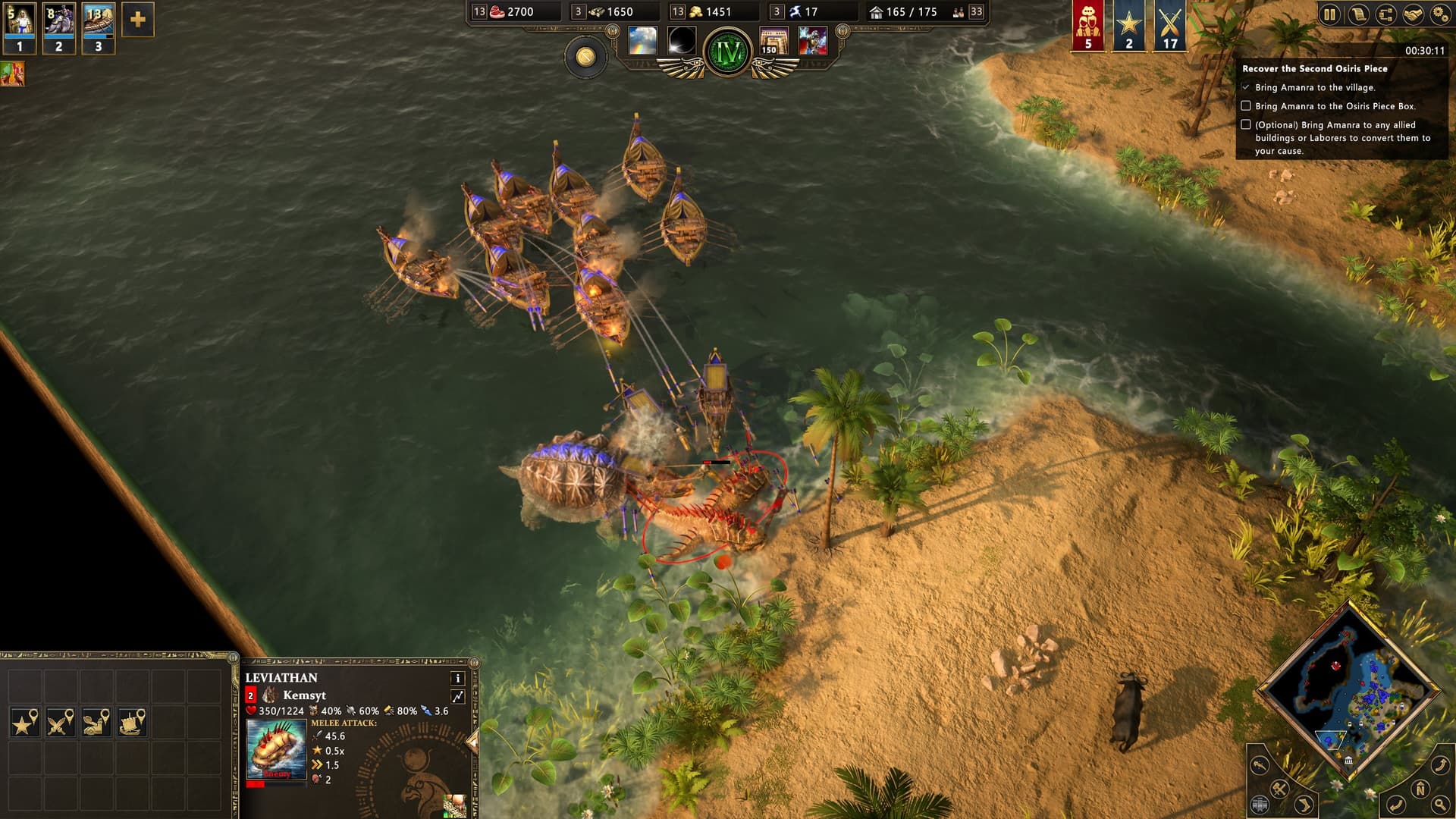
Task: Reset camera to north
Action: pos(1420,790)
